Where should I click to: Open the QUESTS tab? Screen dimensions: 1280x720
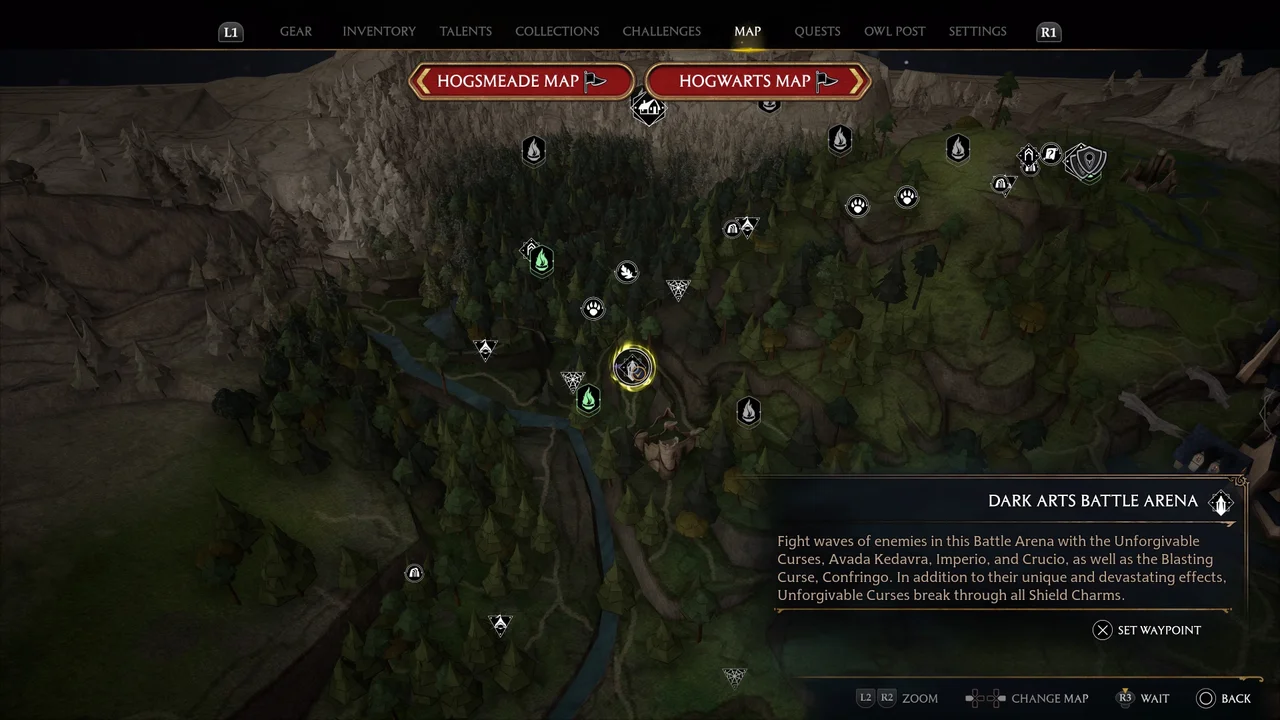[817, 31]
